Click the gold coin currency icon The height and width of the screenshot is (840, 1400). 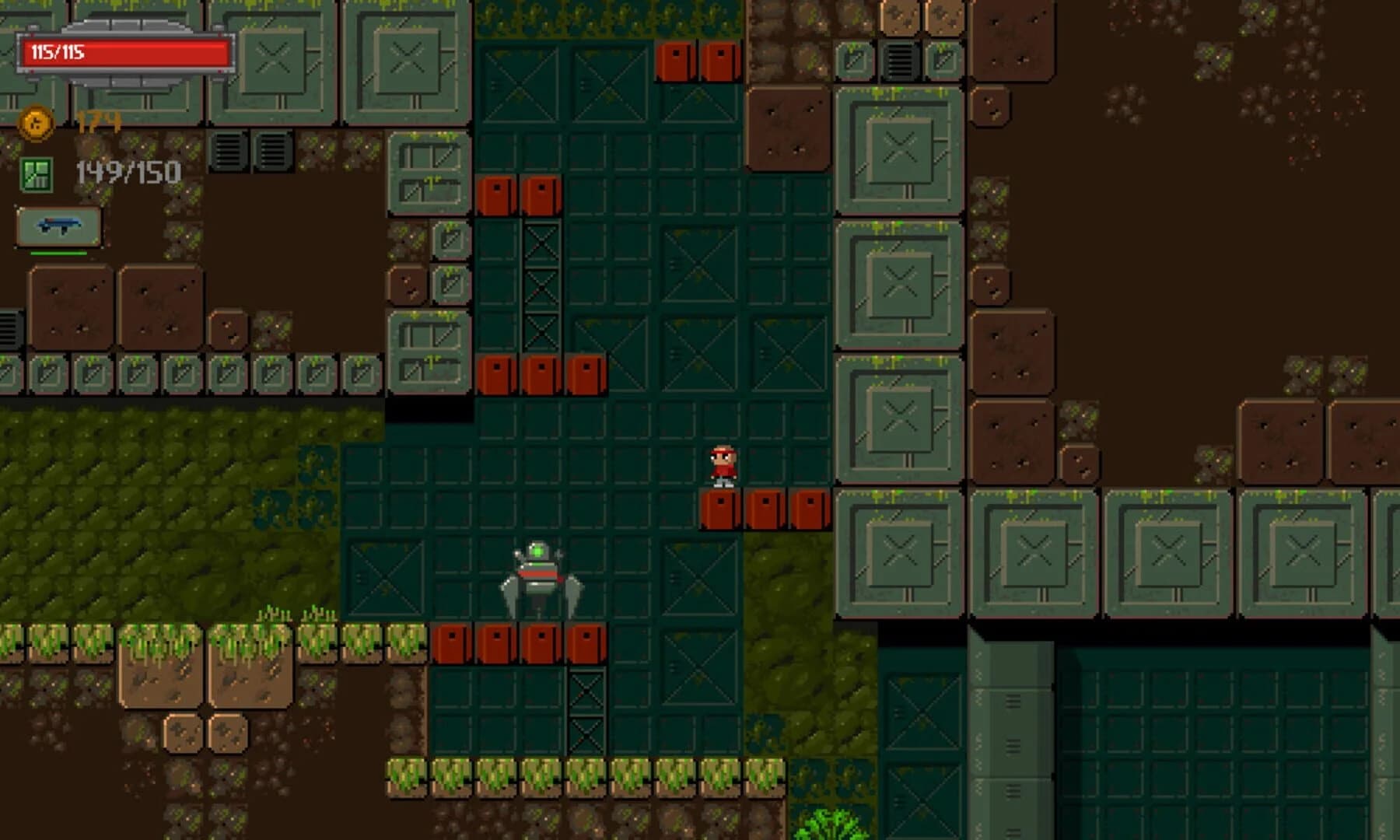coord(35,121)
